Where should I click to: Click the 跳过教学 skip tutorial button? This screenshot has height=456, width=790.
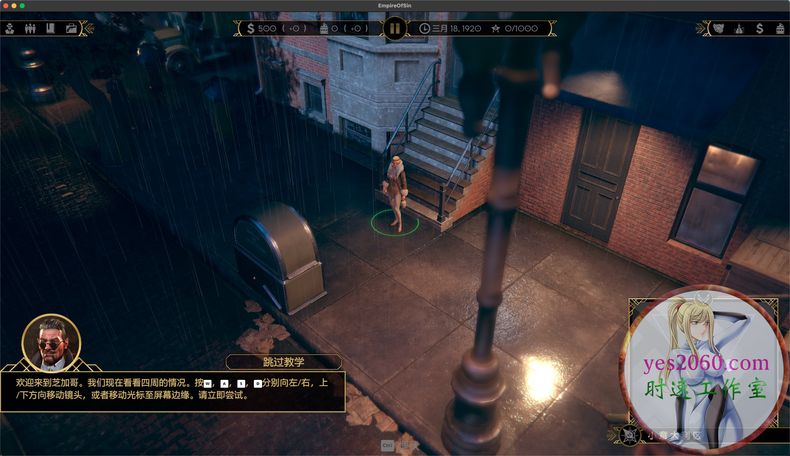284,362
